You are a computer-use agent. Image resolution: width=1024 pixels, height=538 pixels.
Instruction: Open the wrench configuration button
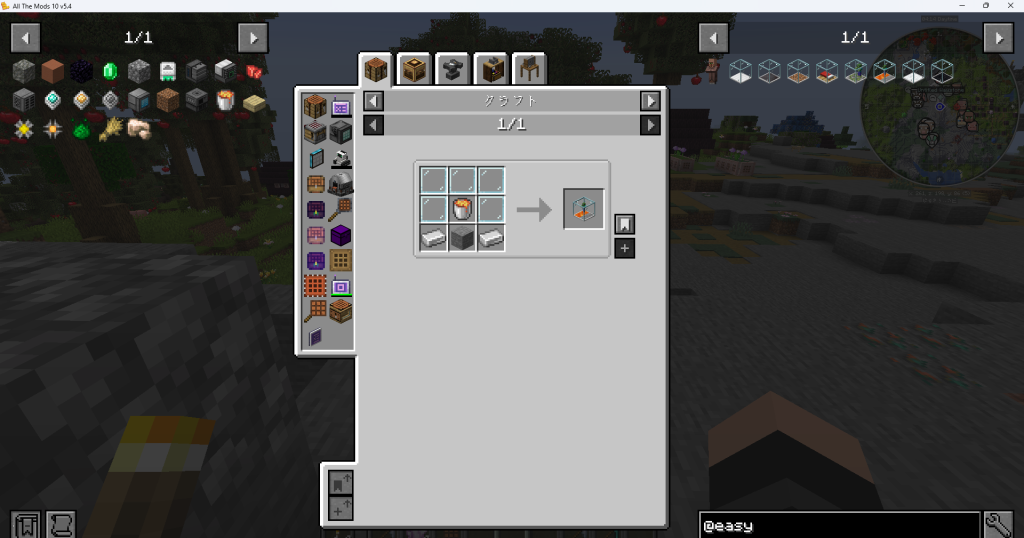click(x=999, y=525)
